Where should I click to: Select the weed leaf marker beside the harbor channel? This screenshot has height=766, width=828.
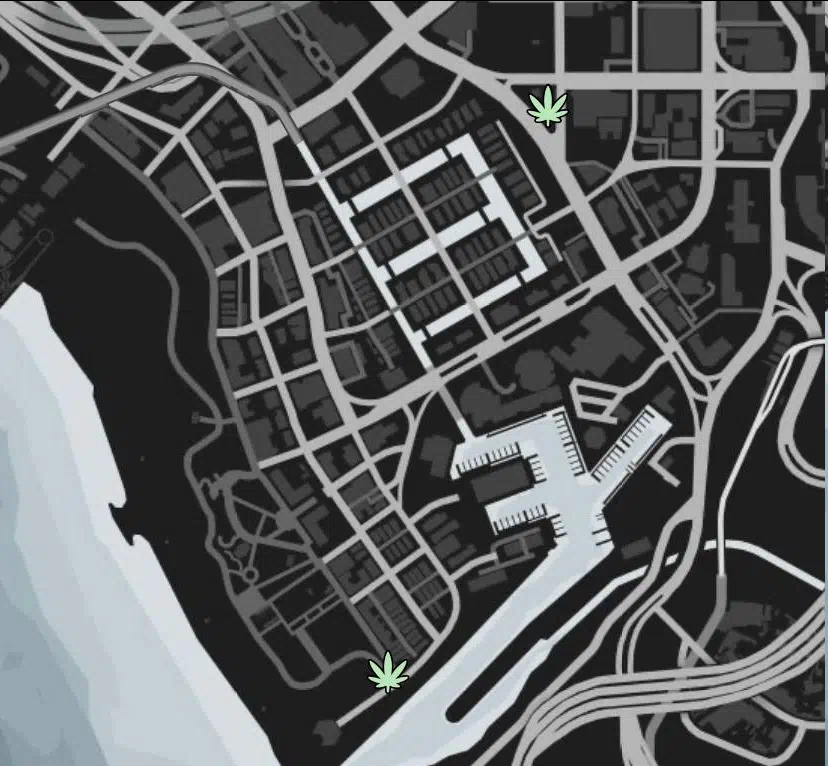click(389, 672)
